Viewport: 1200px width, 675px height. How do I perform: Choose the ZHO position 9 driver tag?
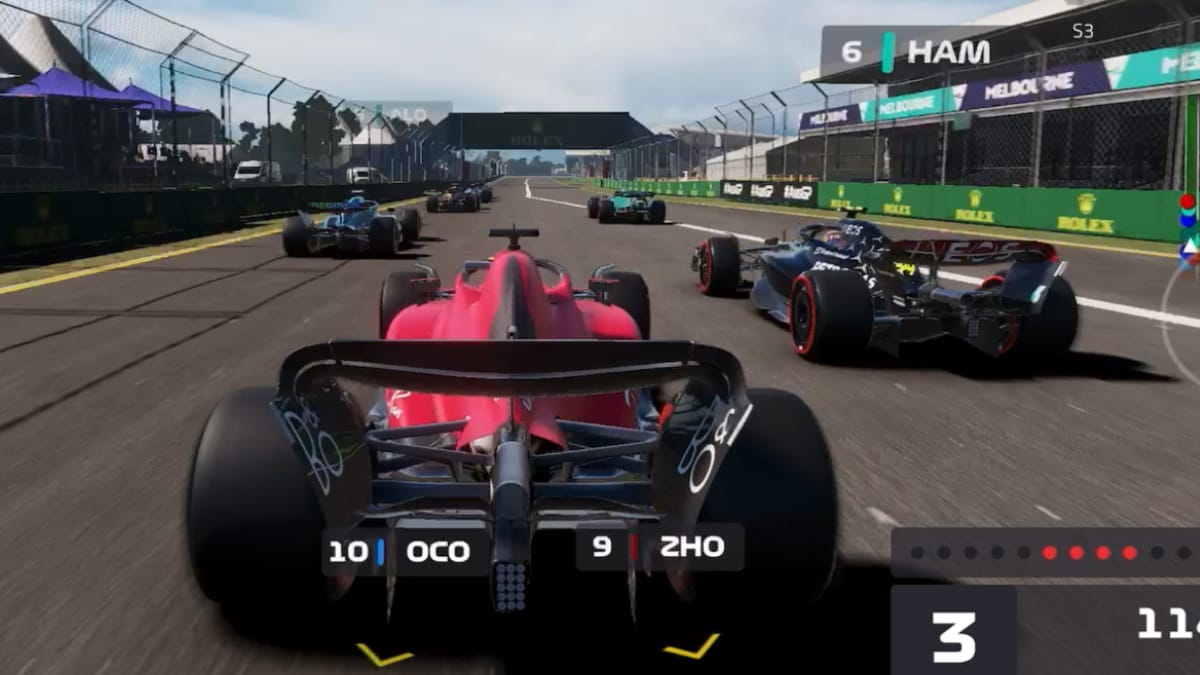point(659,547)
